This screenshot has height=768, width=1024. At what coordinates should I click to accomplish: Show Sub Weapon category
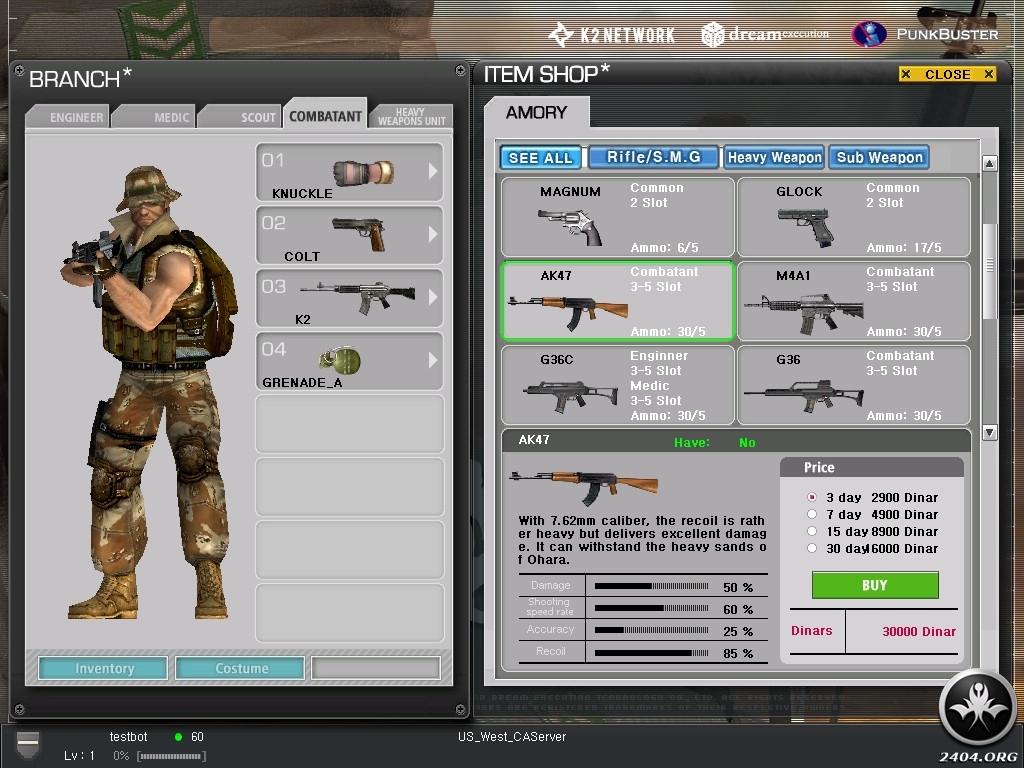879,157
